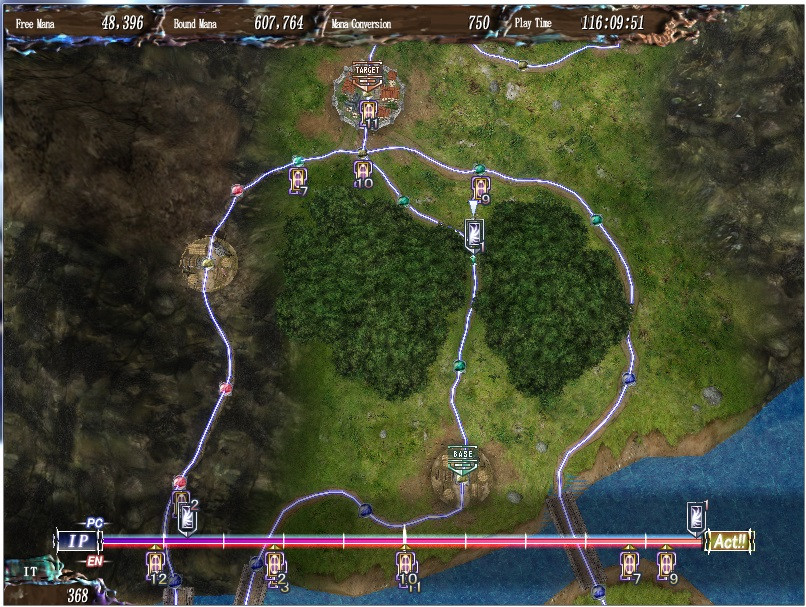Select white player squad 1 on the map
This screenshot has width=806, height=607.
[474, 235]
